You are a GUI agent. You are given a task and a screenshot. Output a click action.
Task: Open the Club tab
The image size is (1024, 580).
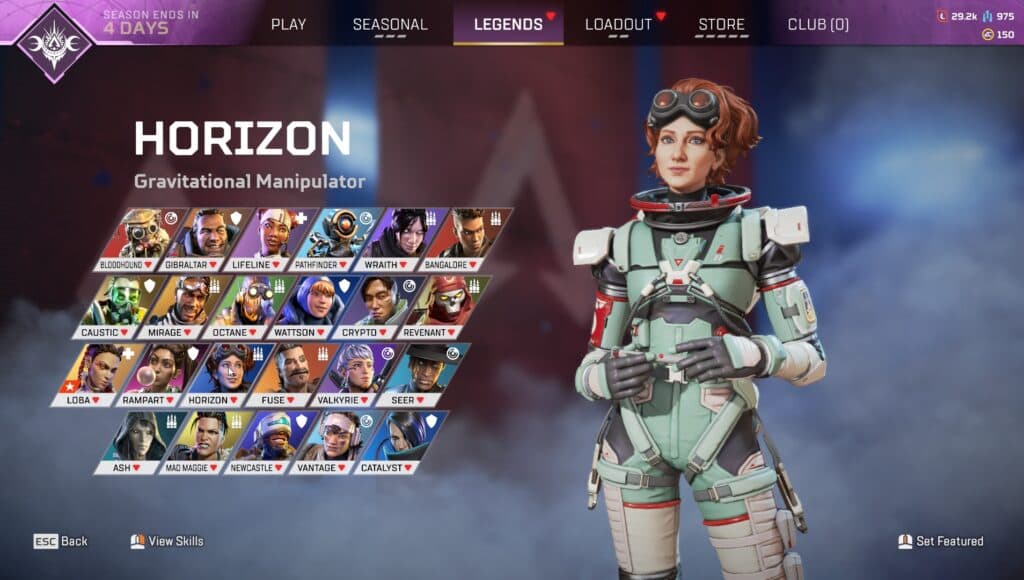point(818,24)
